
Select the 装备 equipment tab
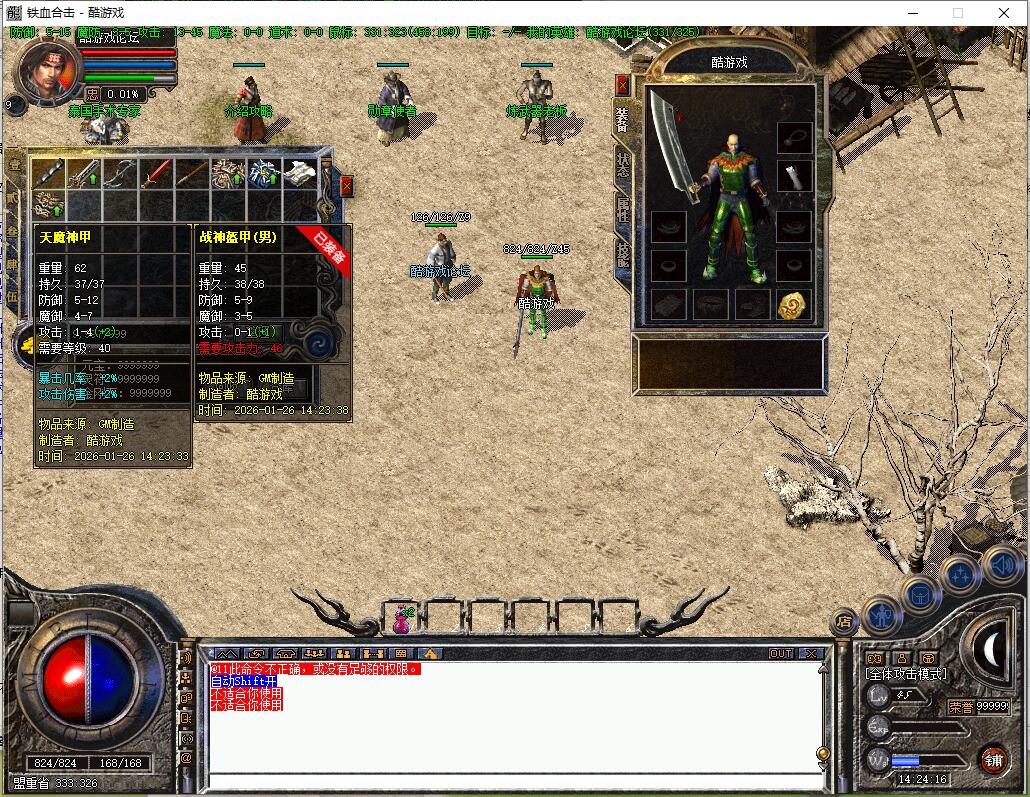[622, 119]
